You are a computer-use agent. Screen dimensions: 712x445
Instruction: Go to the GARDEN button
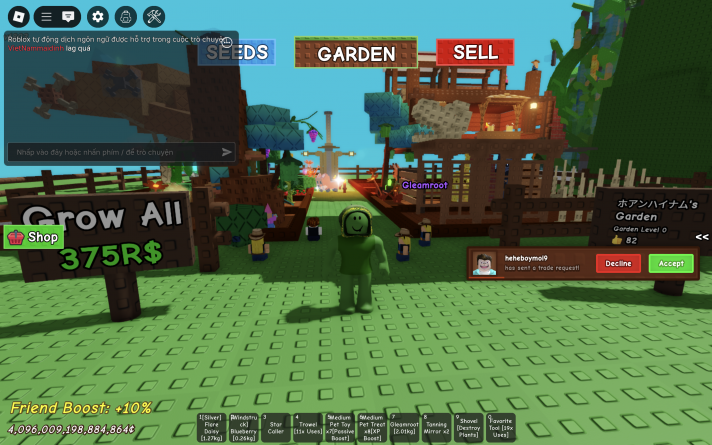(x=355, y=53)
